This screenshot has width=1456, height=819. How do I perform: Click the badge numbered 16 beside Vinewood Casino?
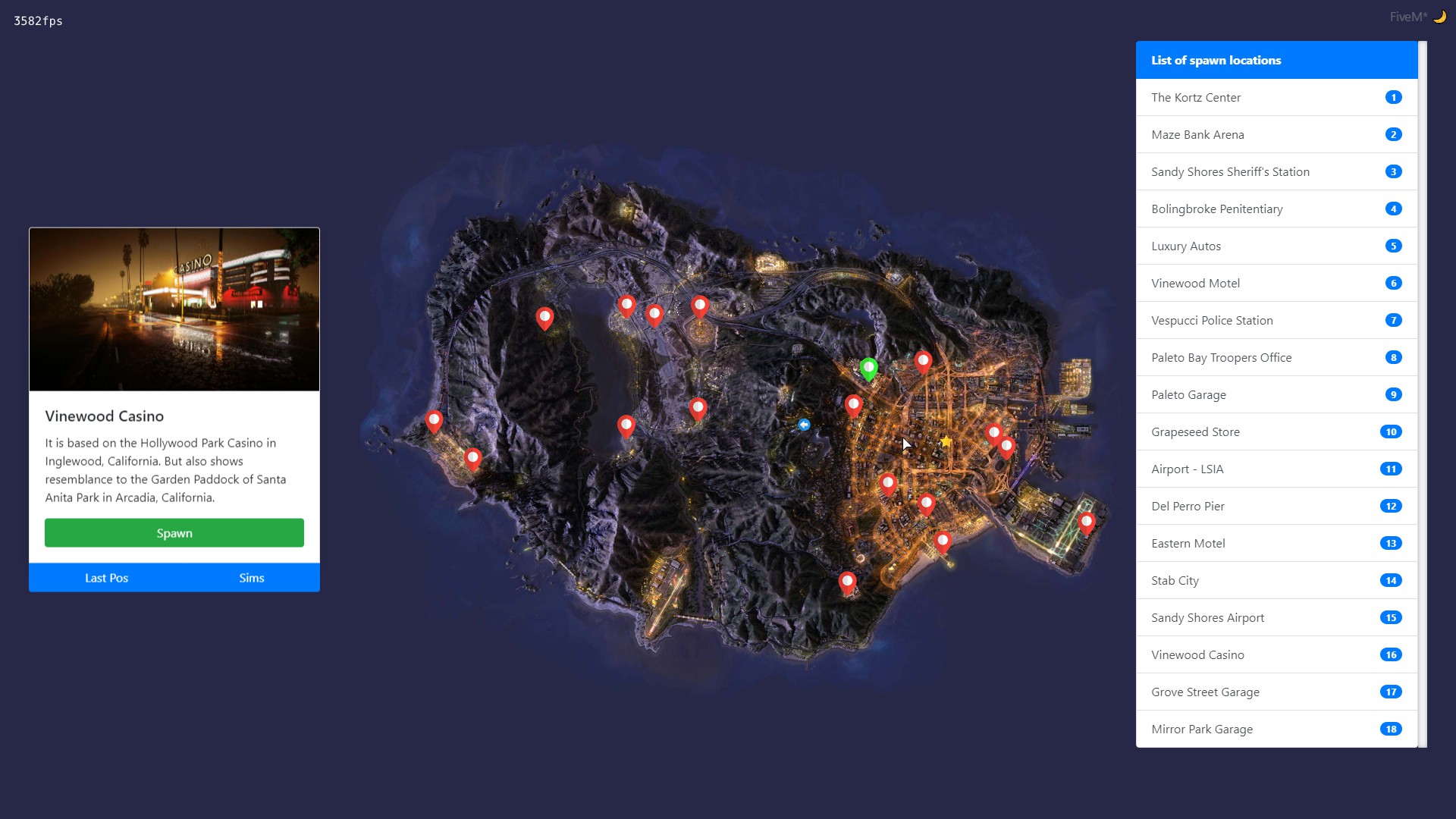(1392, 654)
